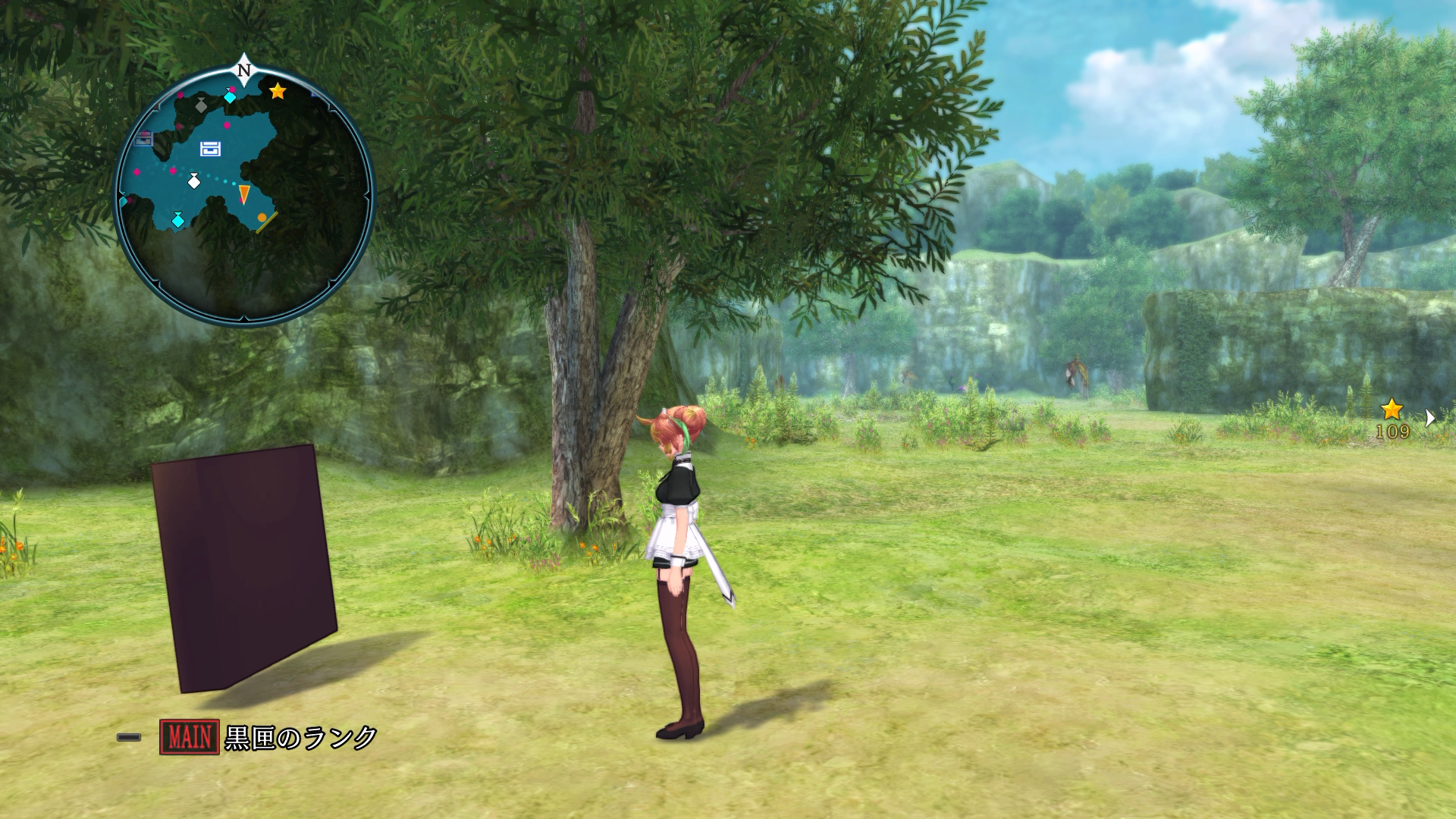
Task: Click the circular minimap
Action: point(244,194)
